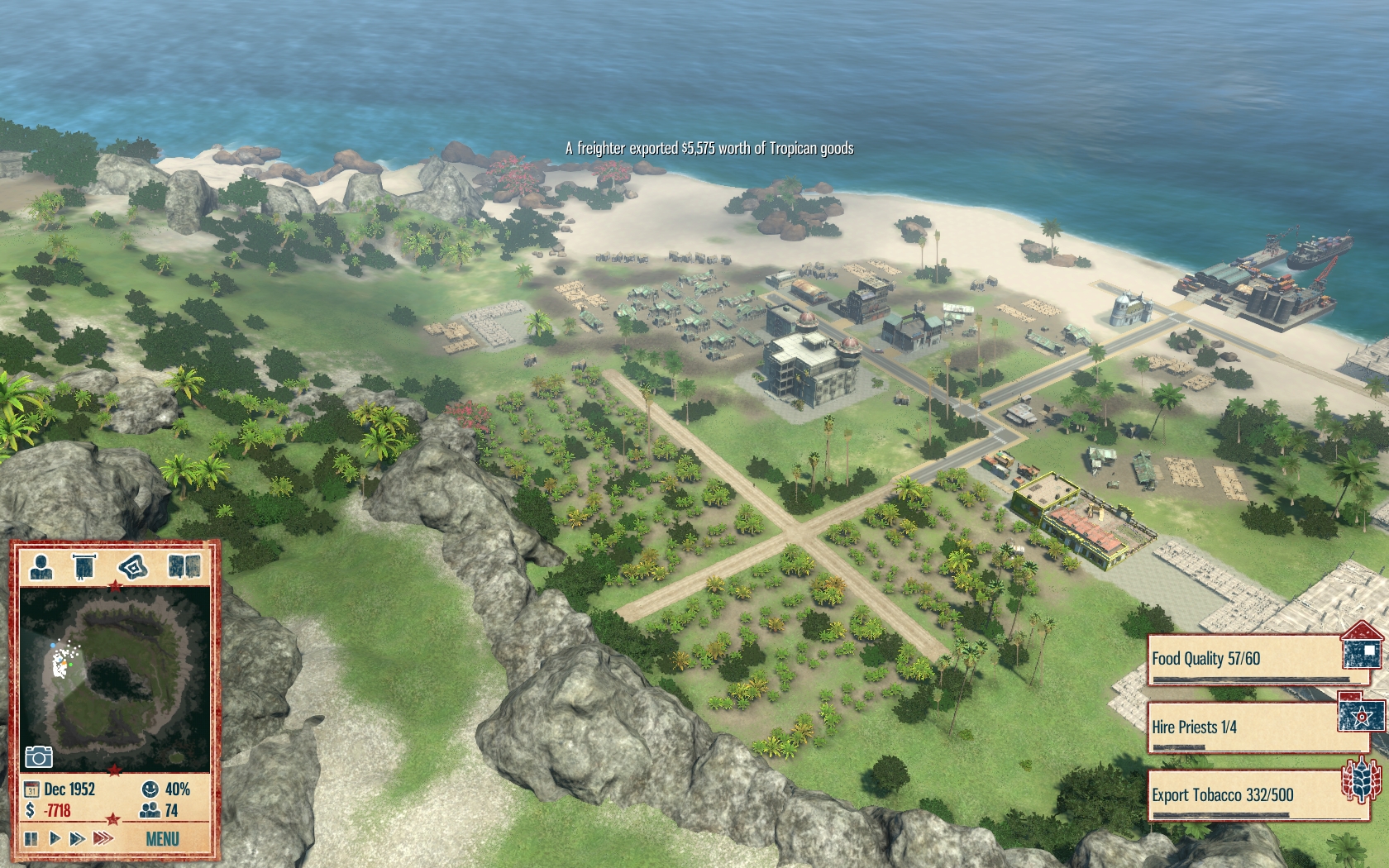
Task: Pause the game speed
Action: point(31,838)
